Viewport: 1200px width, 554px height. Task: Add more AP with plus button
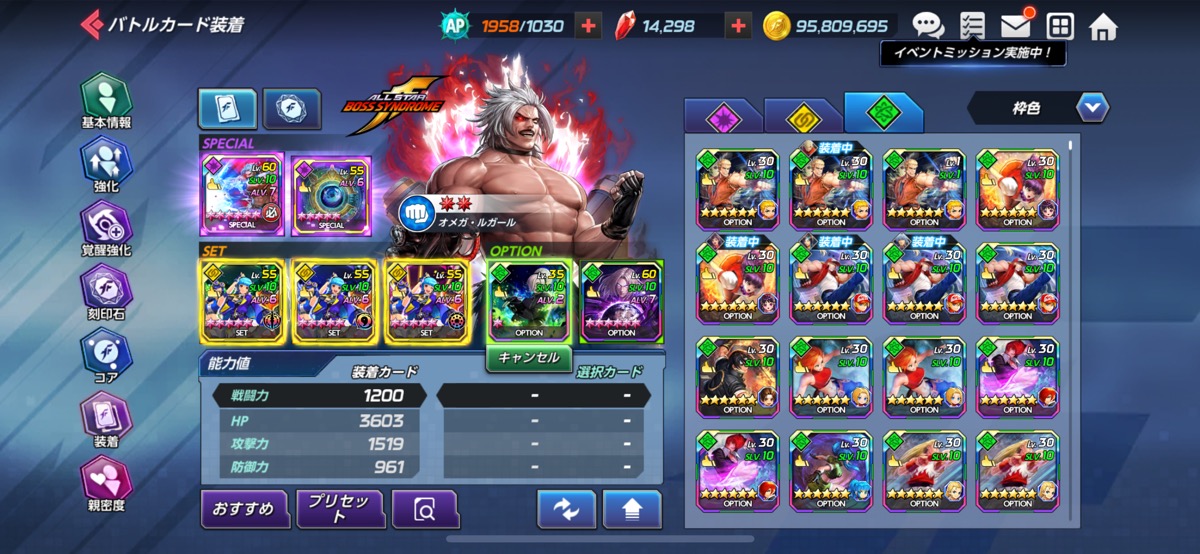pos(589,26)
